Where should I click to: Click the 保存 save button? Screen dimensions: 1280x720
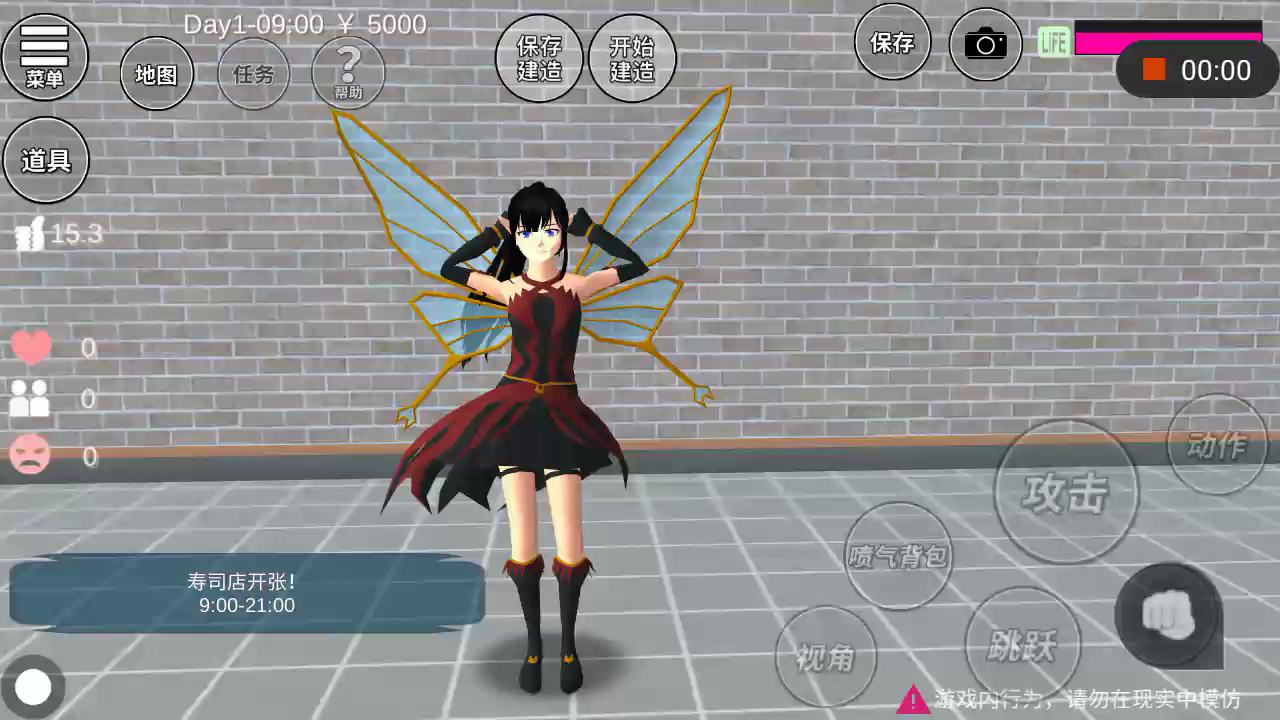click(x=892, y=42)
